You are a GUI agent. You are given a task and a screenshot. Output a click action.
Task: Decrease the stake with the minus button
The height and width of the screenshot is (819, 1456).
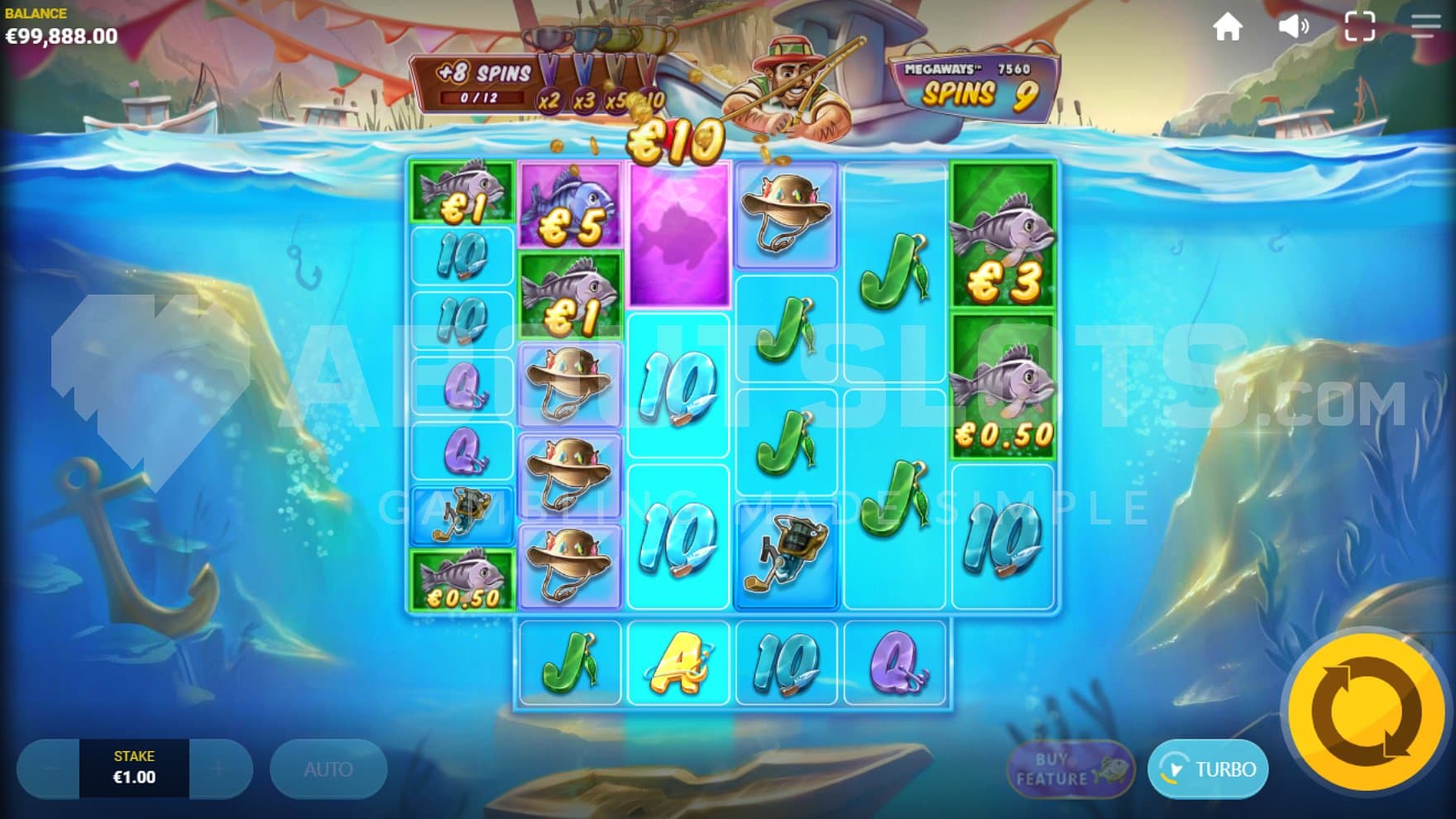point(50,769)
